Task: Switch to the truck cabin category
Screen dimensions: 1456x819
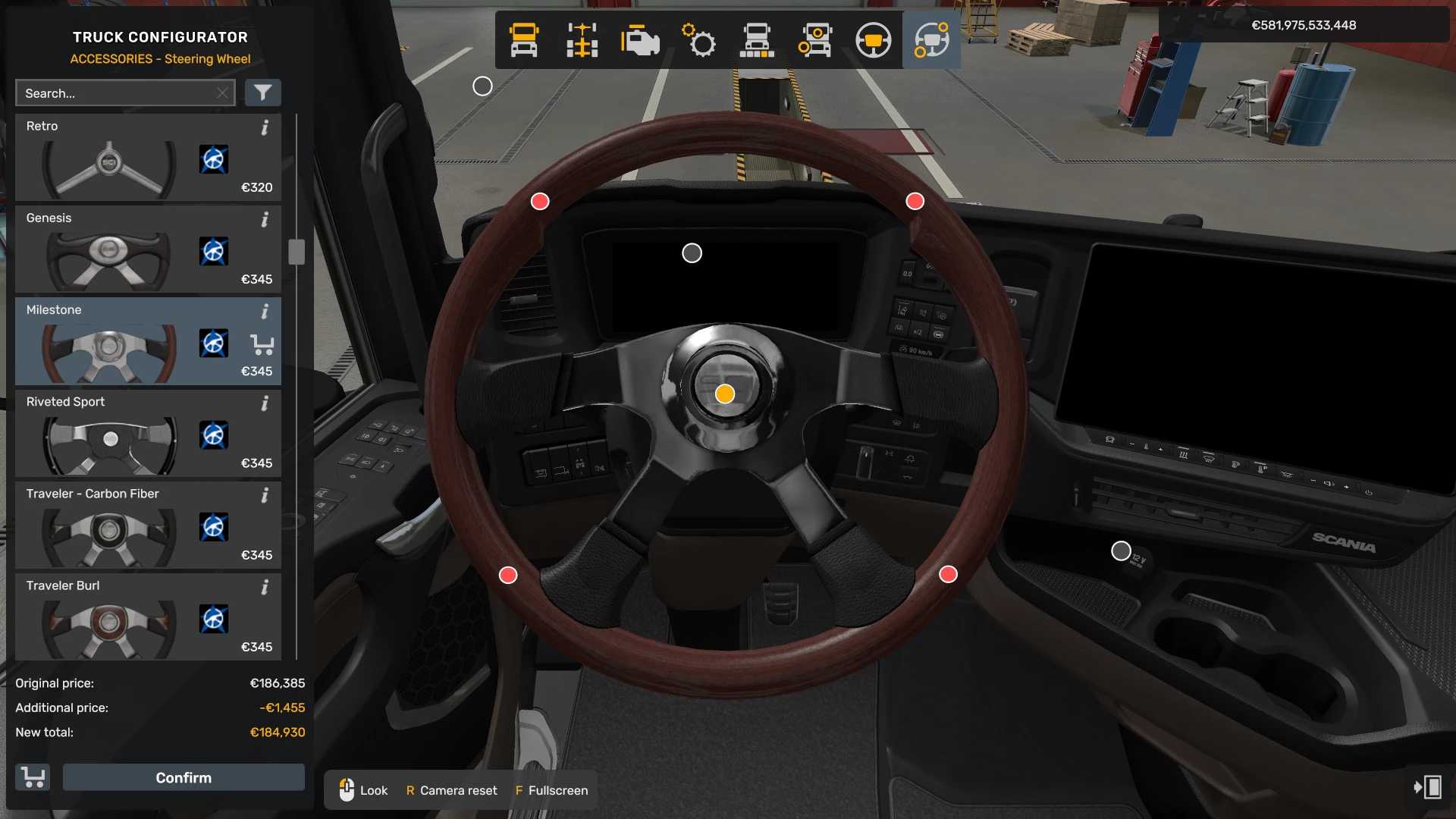Action: [x=524, y=40]
